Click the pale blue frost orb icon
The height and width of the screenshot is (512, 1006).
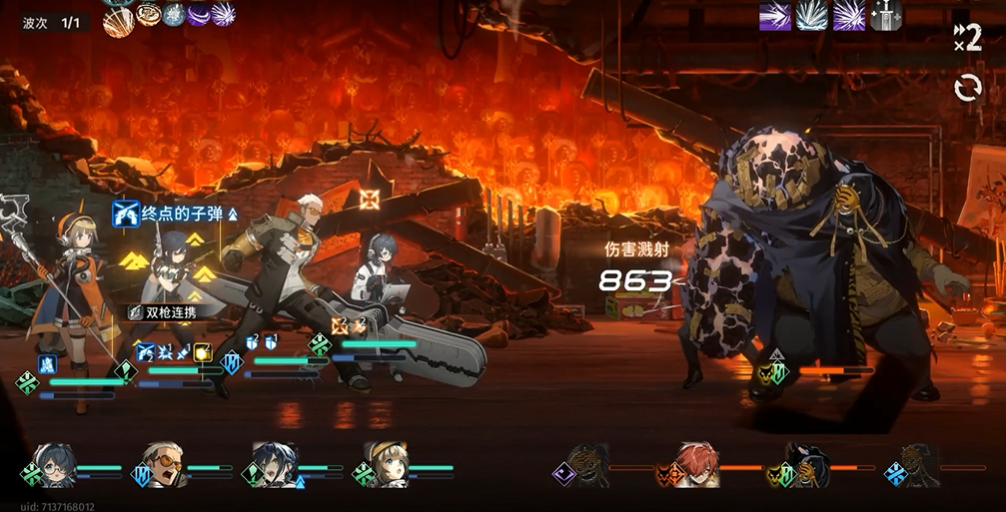tap(174, 15)
